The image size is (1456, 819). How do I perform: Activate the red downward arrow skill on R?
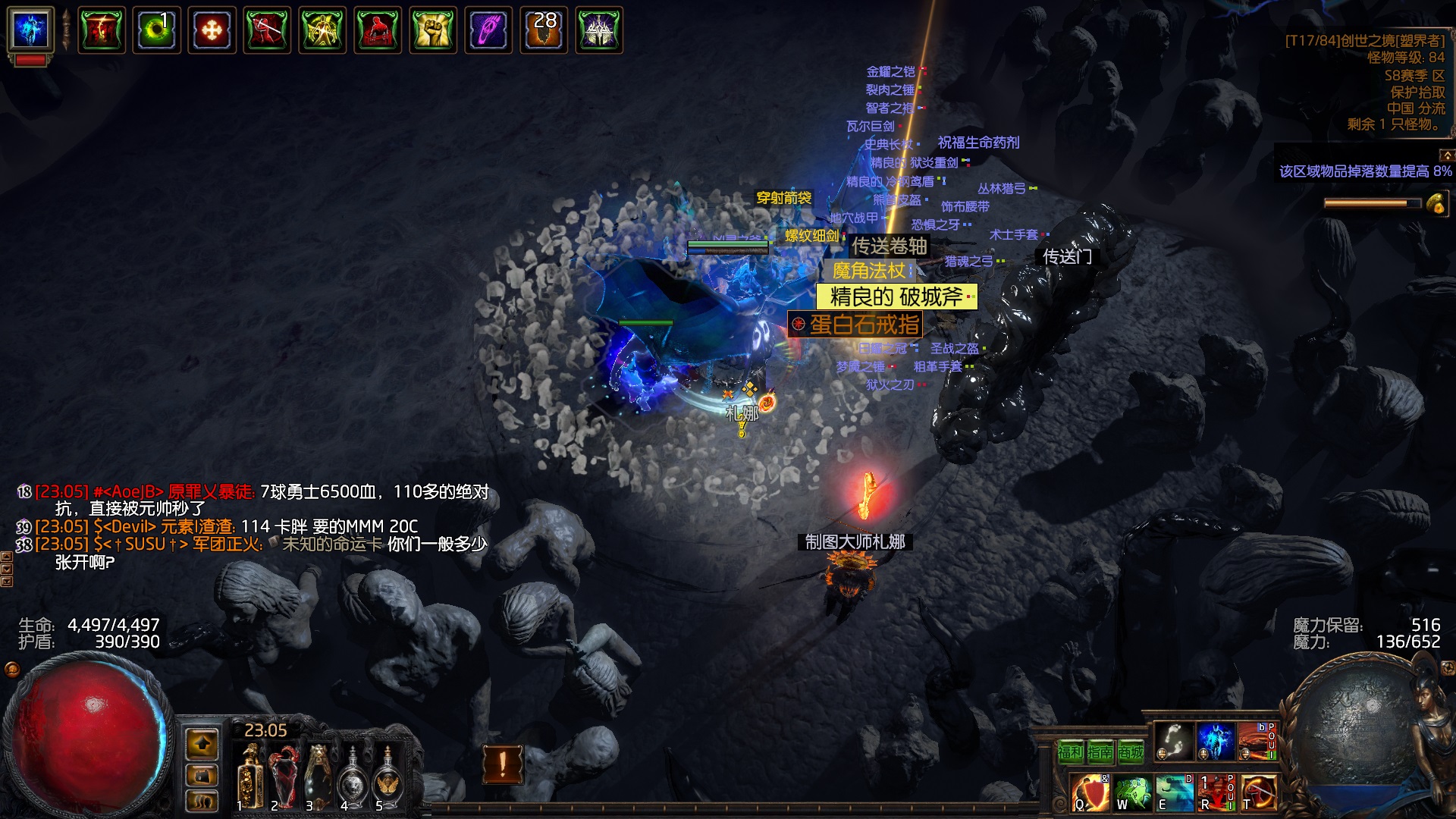1216,792
